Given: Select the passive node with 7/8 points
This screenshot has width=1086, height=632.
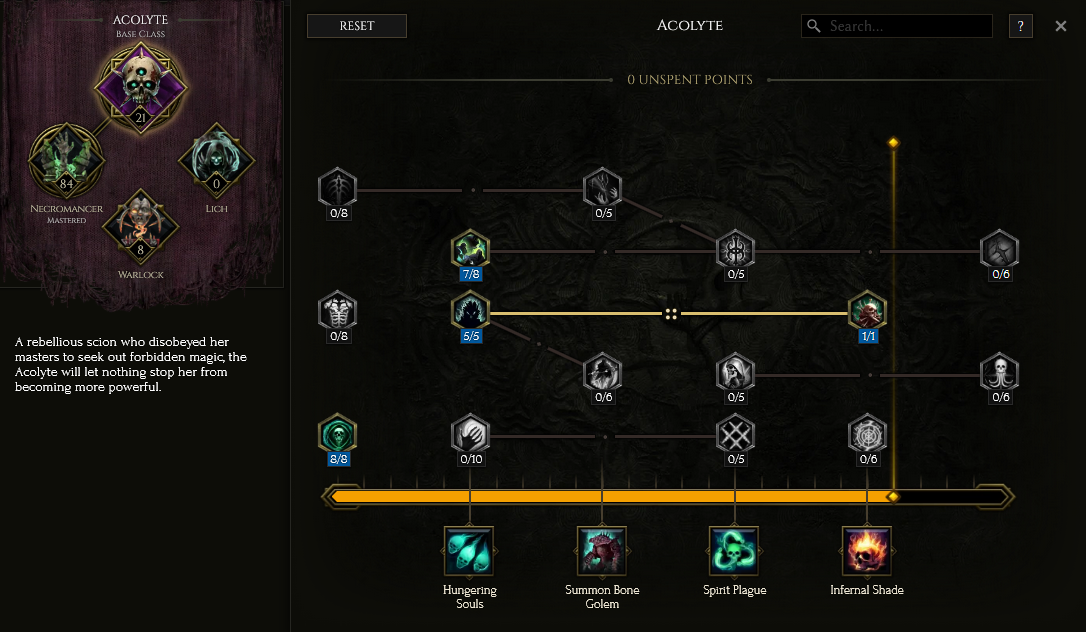Looking at the screenshot, I should click(x=470, y=248).
